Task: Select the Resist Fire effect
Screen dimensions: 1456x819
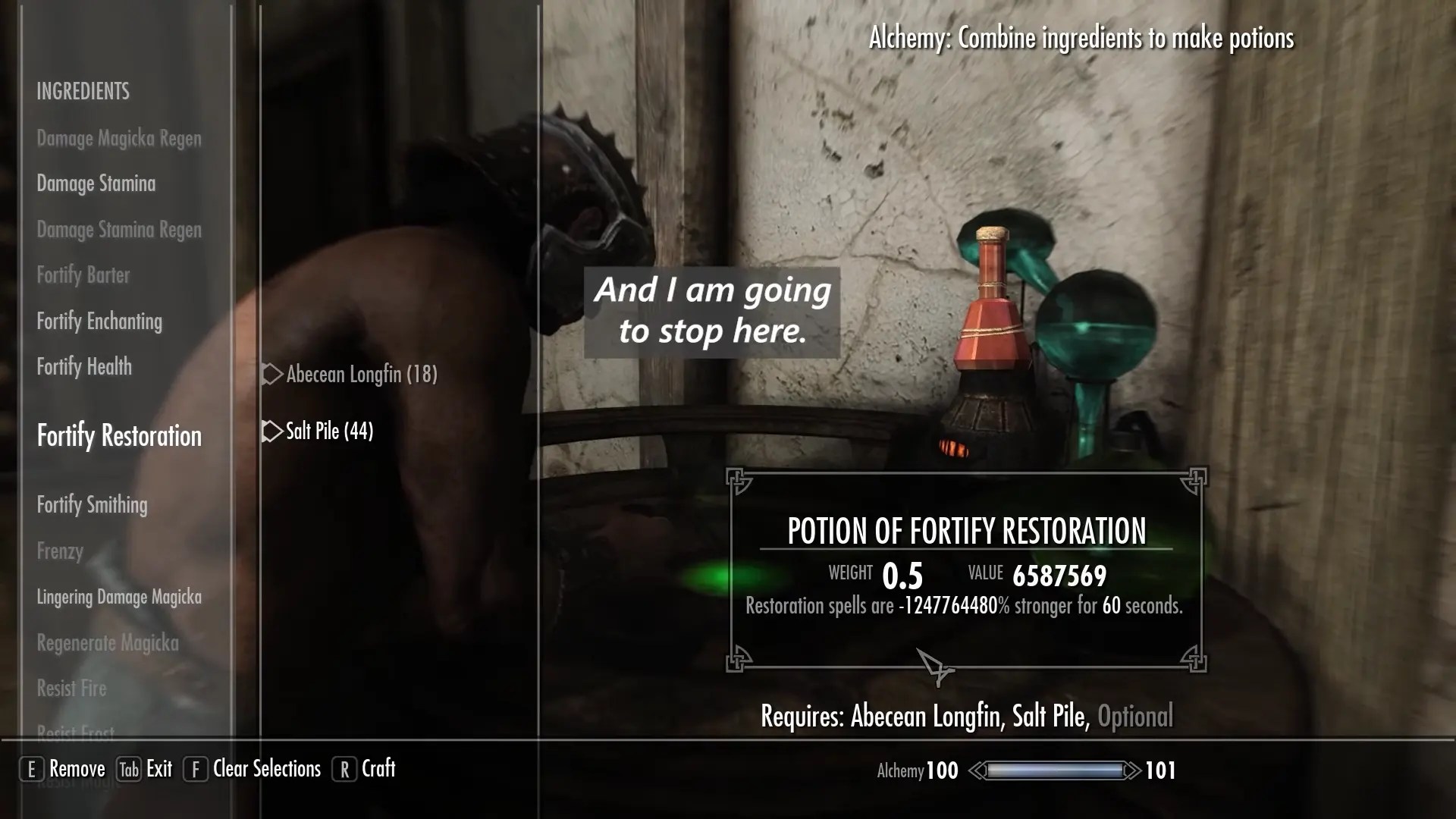Action: coord(71,689)
